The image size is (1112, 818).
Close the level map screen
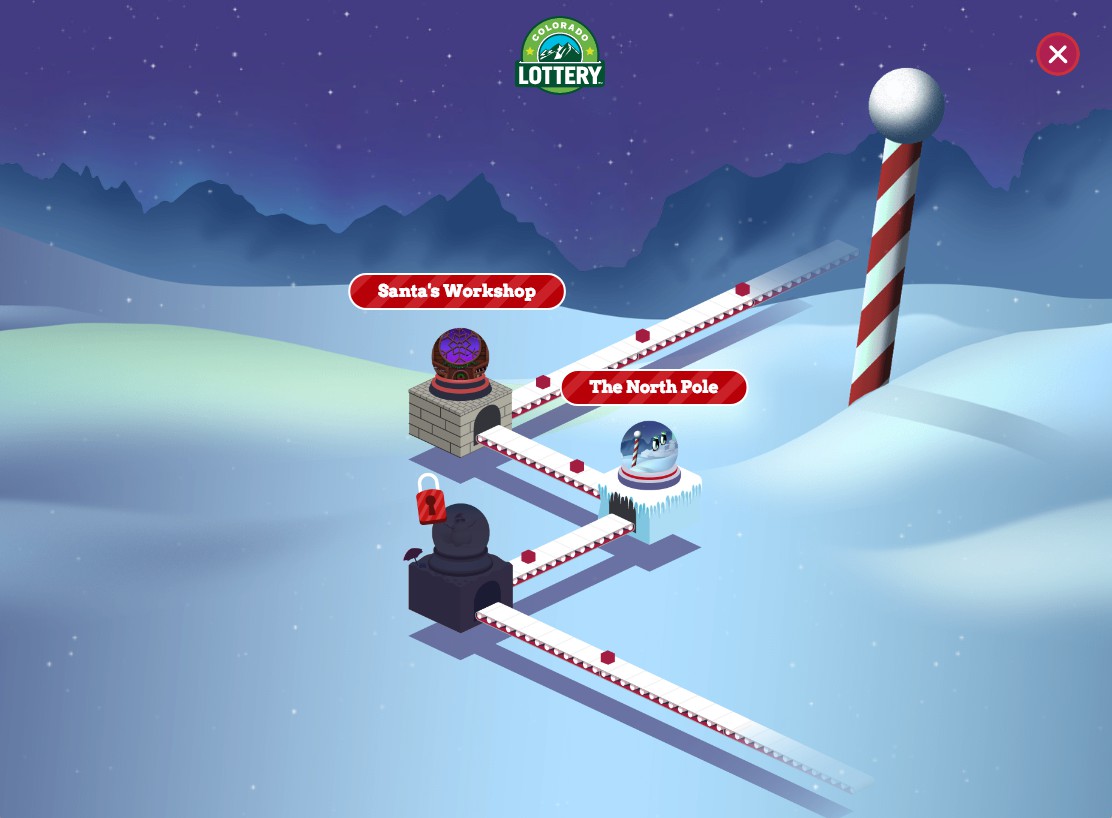1057,54
